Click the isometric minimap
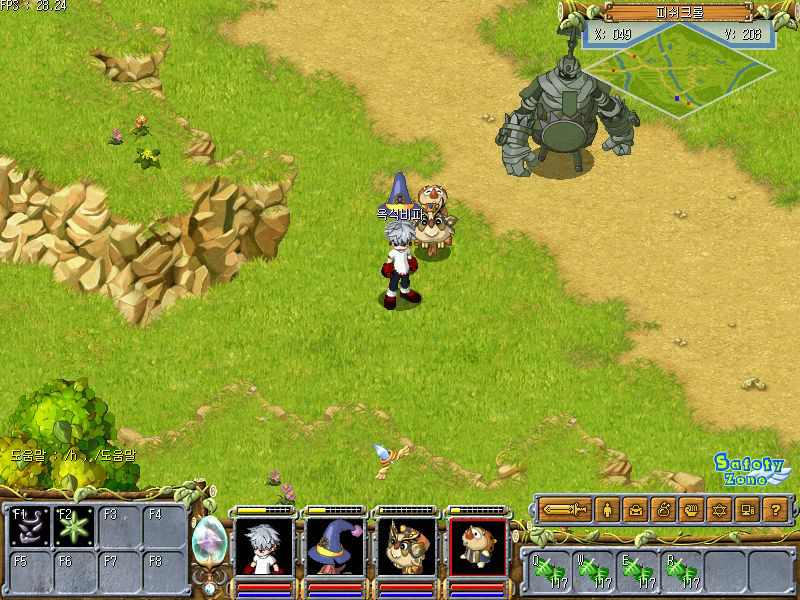This screenshot has width=800, height=600. (678, 66)
